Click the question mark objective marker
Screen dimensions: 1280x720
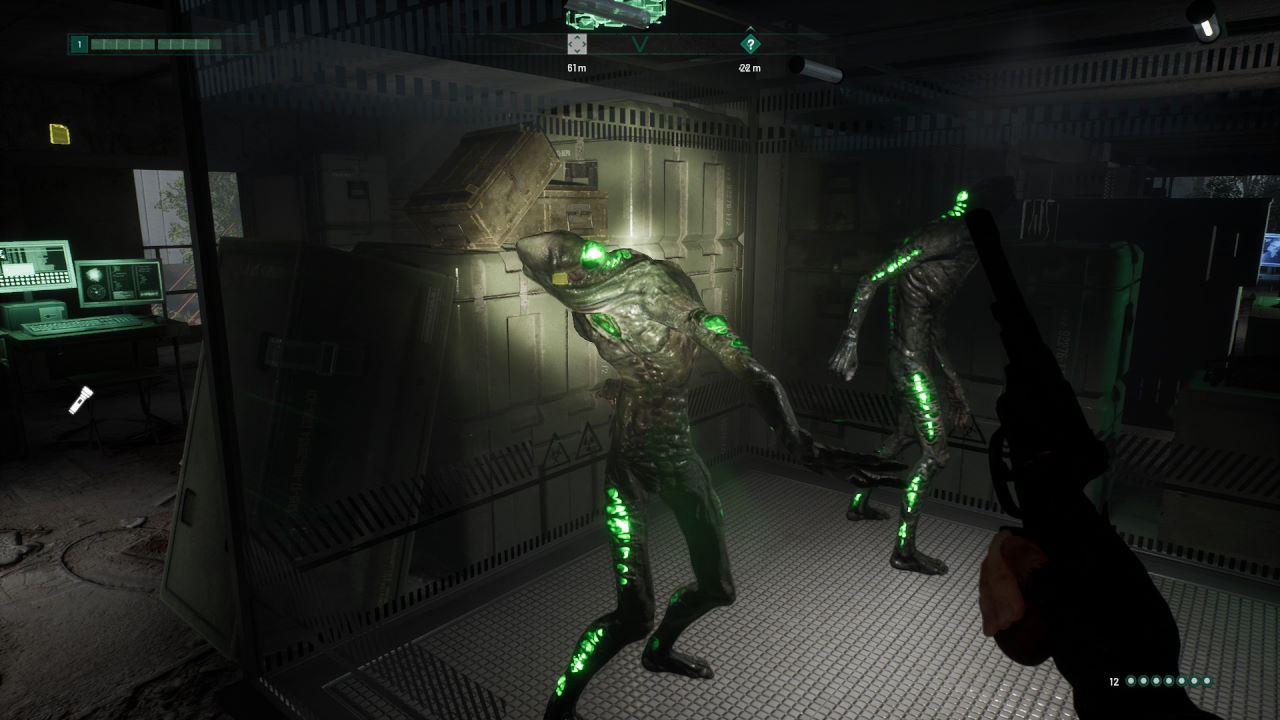pos(750,44)
